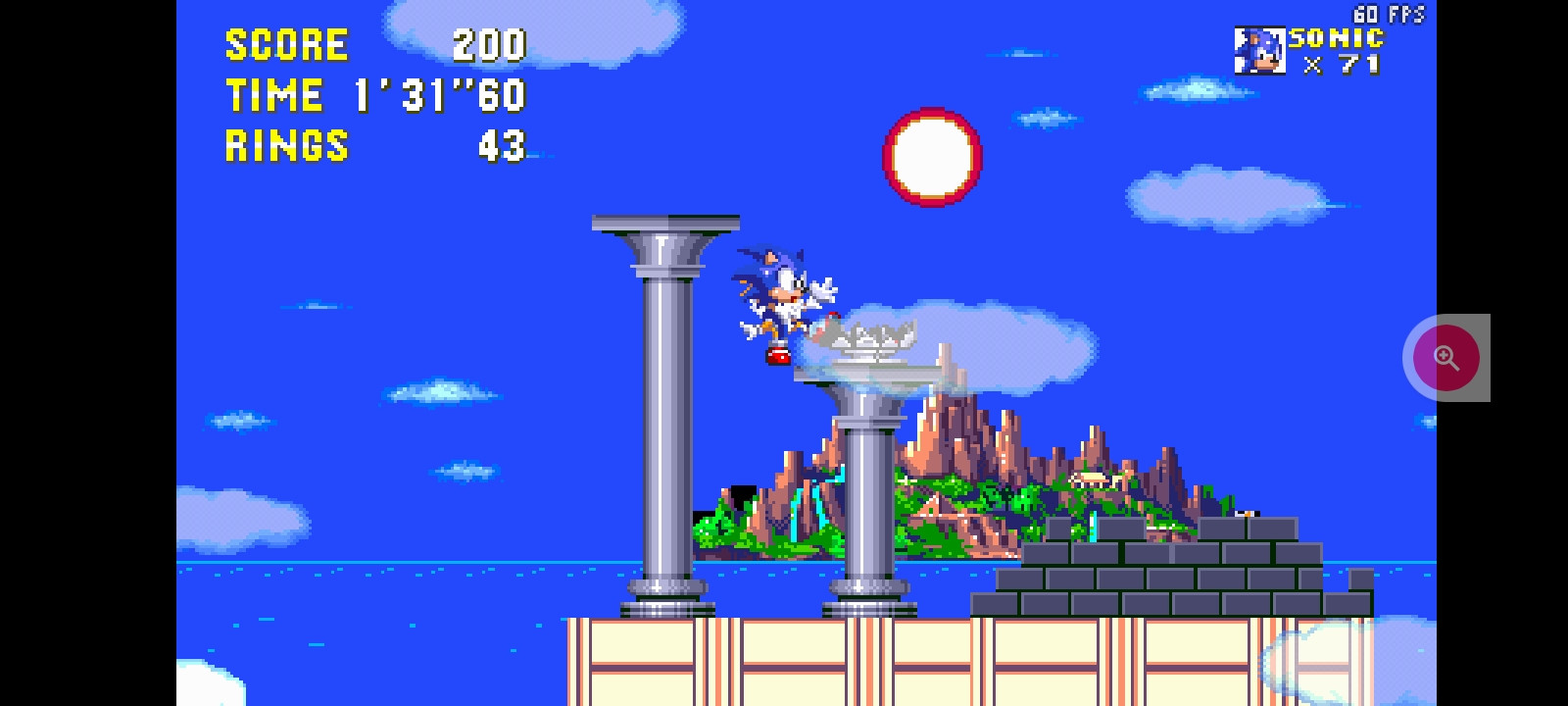Image resolution: width=1568 pixels, height=706 pixels.
Task: Click the Sonic face life counter icon
Action: 1259,50
